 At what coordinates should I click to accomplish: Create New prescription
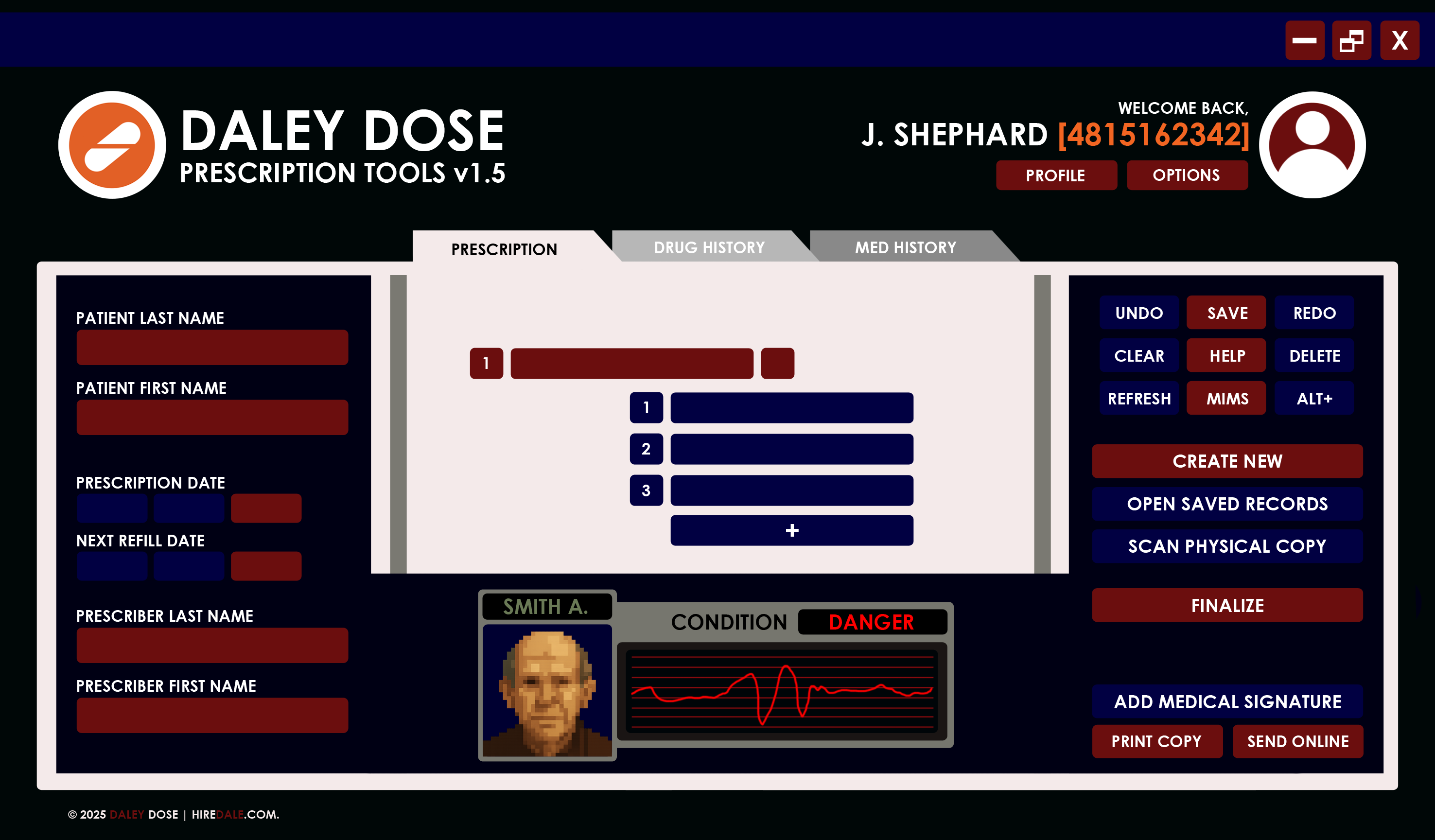click(x=1227, y=461)
